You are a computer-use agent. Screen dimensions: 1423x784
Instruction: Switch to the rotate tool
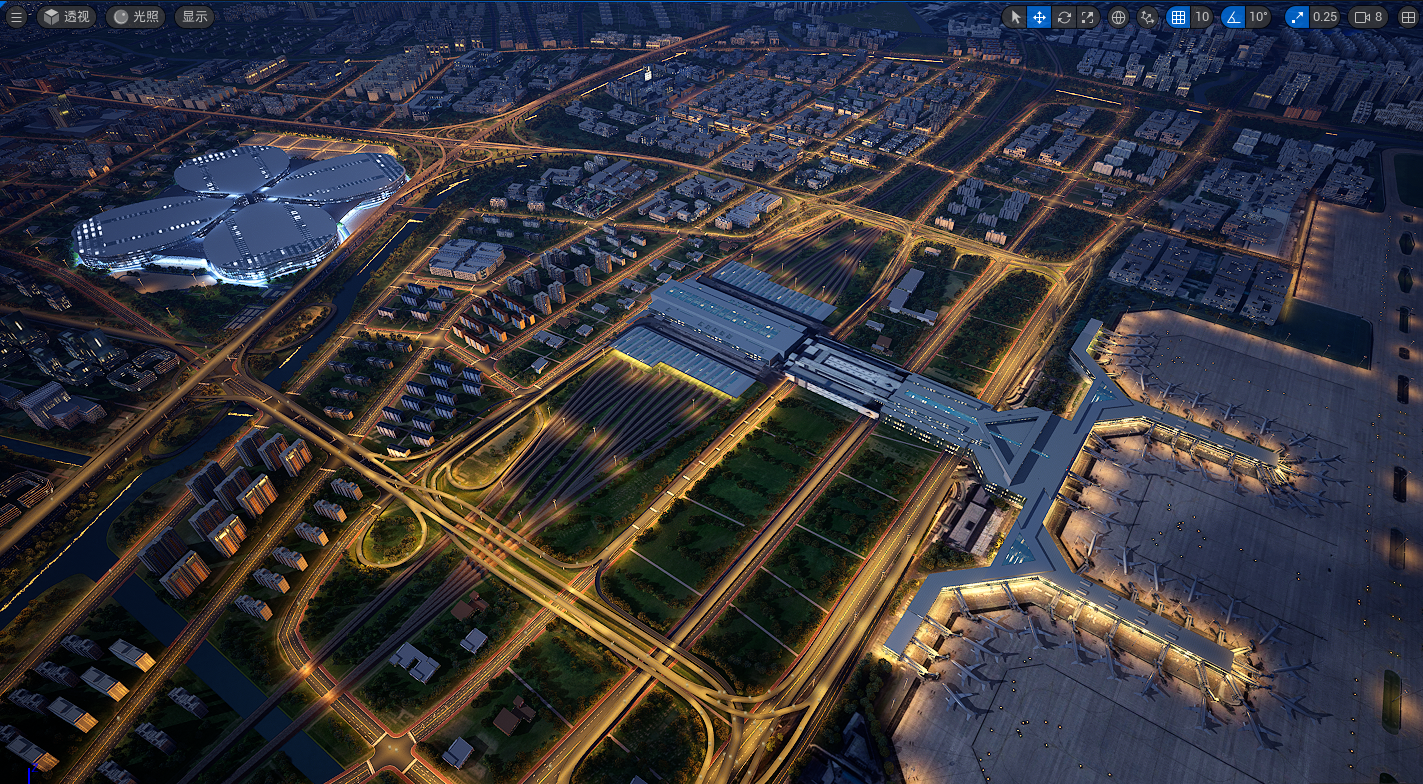[x=1064, y=17]
